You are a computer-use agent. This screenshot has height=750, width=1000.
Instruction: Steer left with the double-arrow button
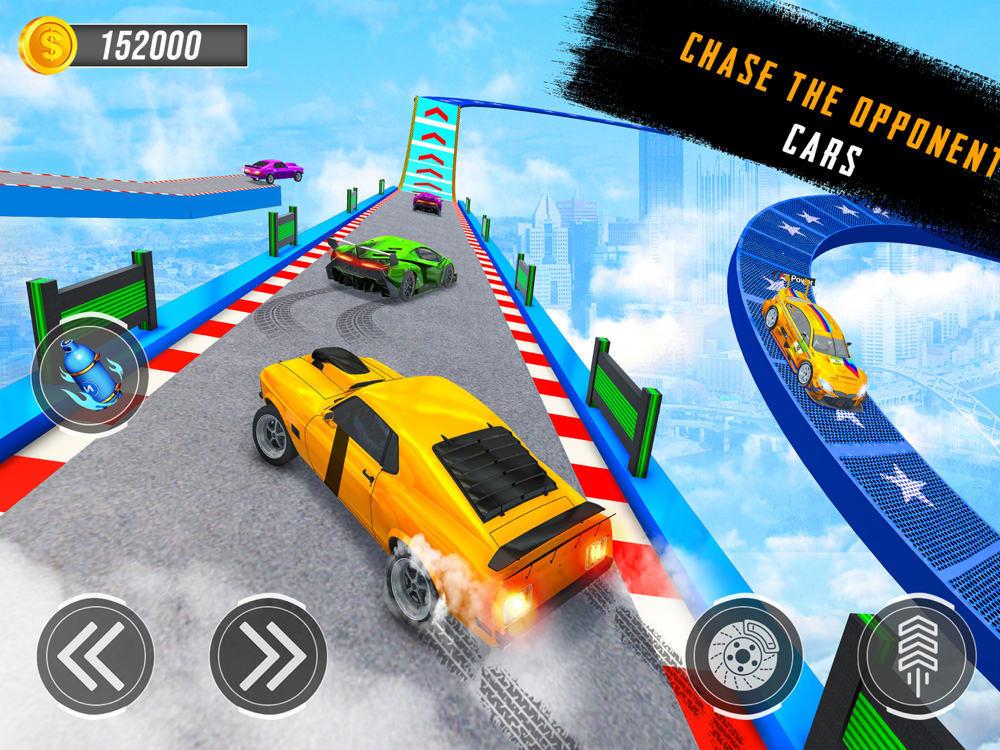point(95,655)
